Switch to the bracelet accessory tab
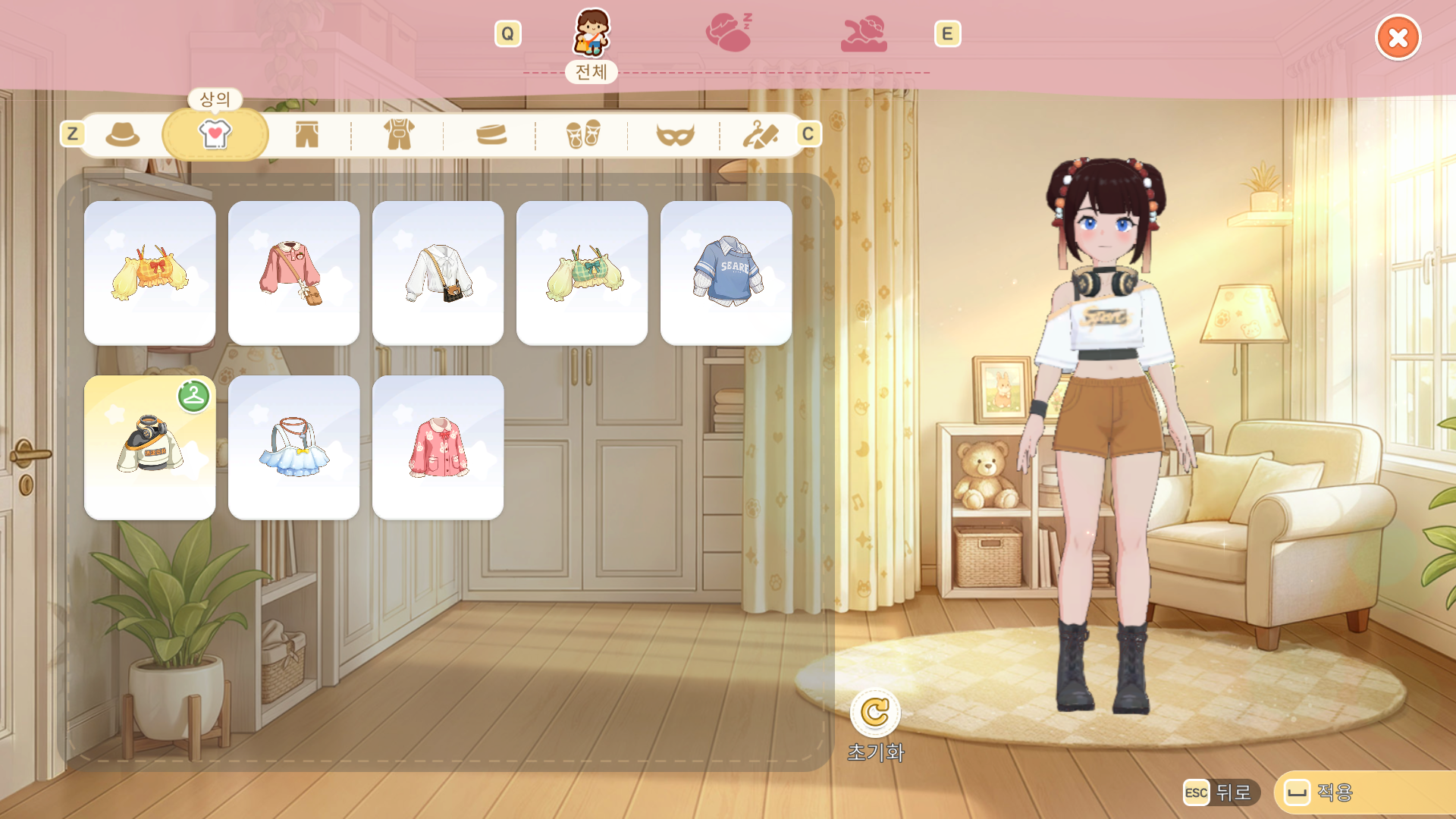This screenshot has height=819, width=1456. [x=491, y=135]
